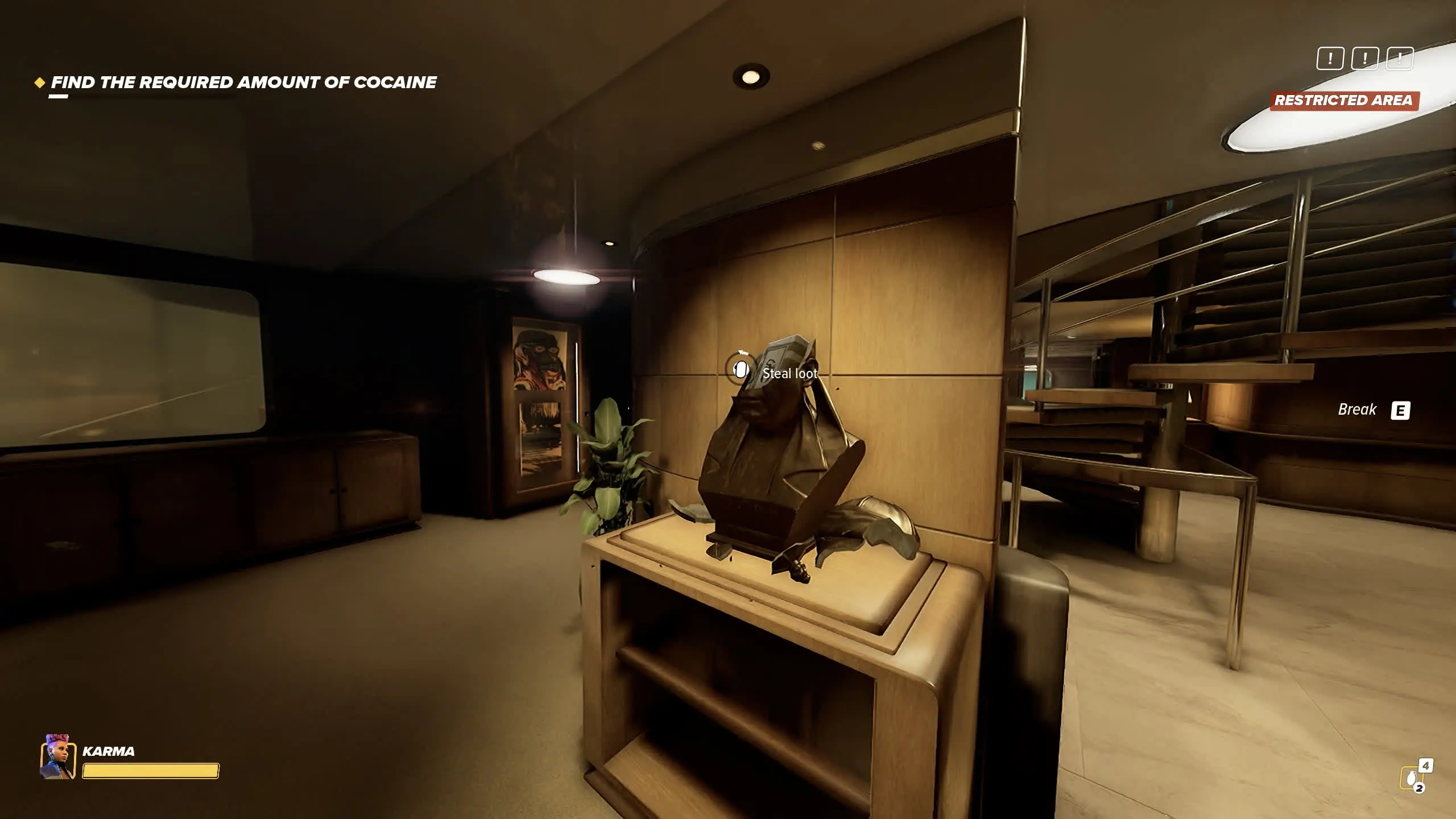The image size is (1456, 819).
Task: Click Karma's character portrait
Action: pyautogui.click(x=58, y=756)
